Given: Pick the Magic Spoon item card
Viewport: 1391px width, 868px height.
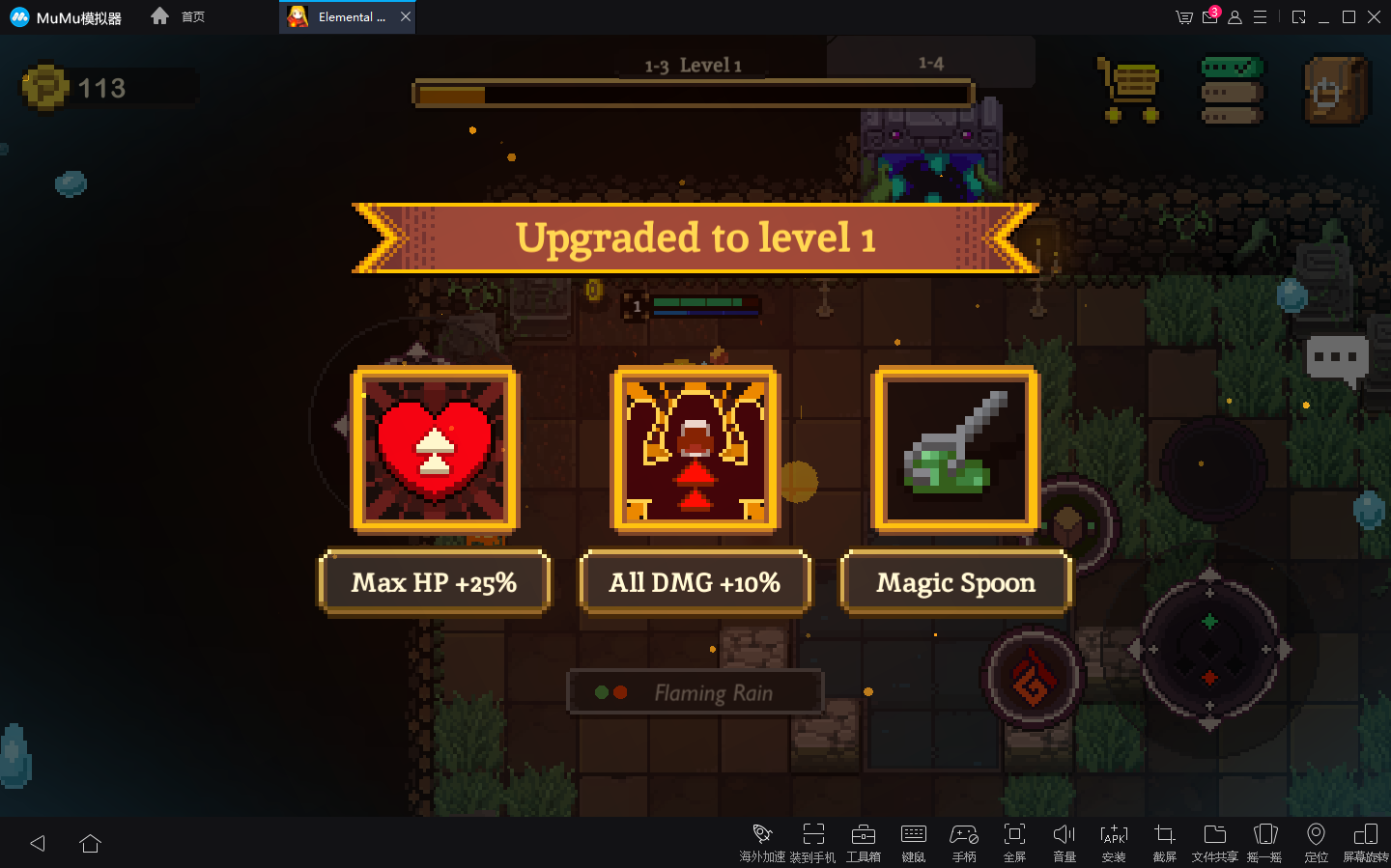Looking at the screenshot, I should (955, 449).
